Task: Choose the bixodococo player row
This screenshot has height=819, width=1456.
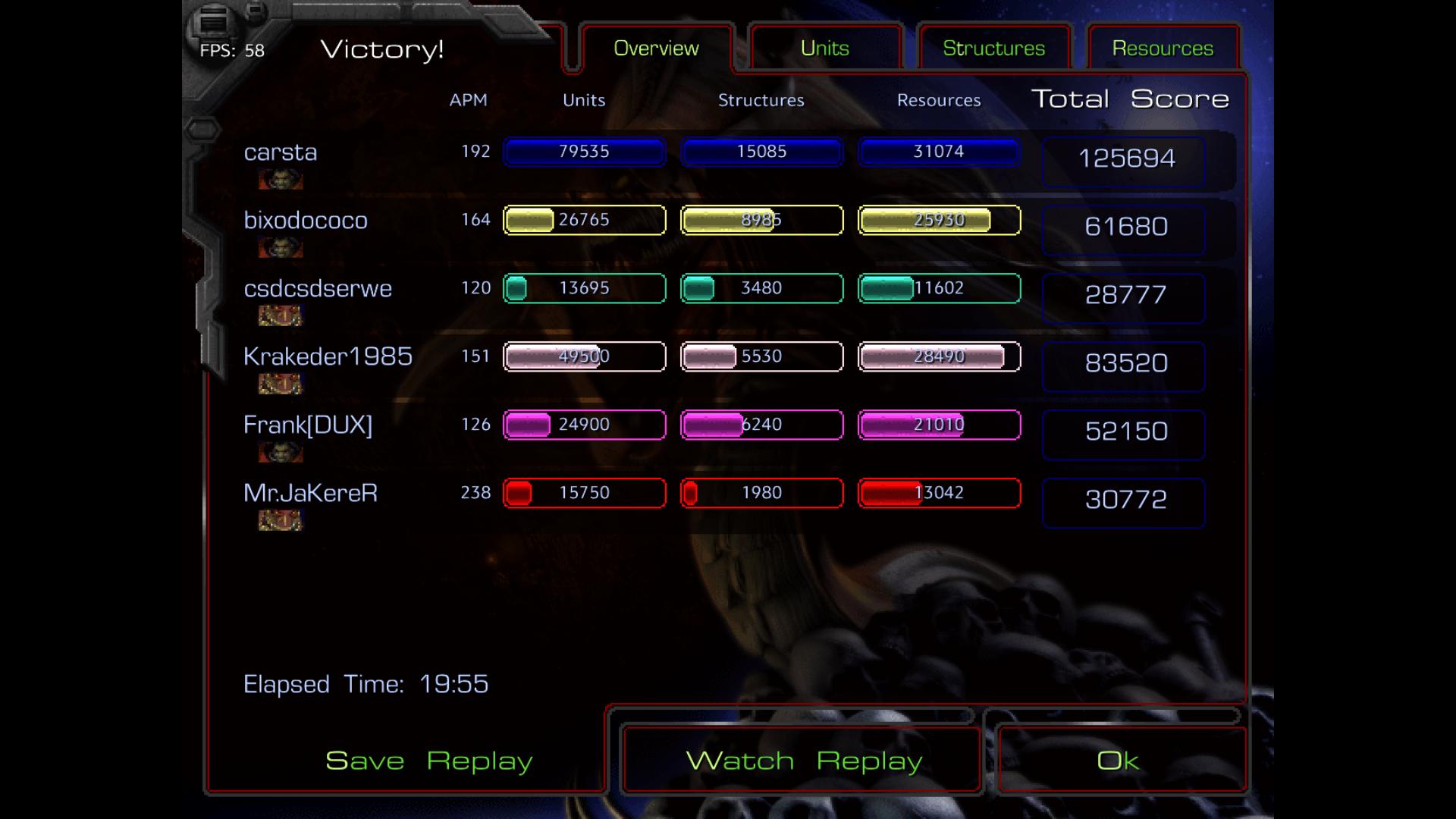Action: [306, 221]
